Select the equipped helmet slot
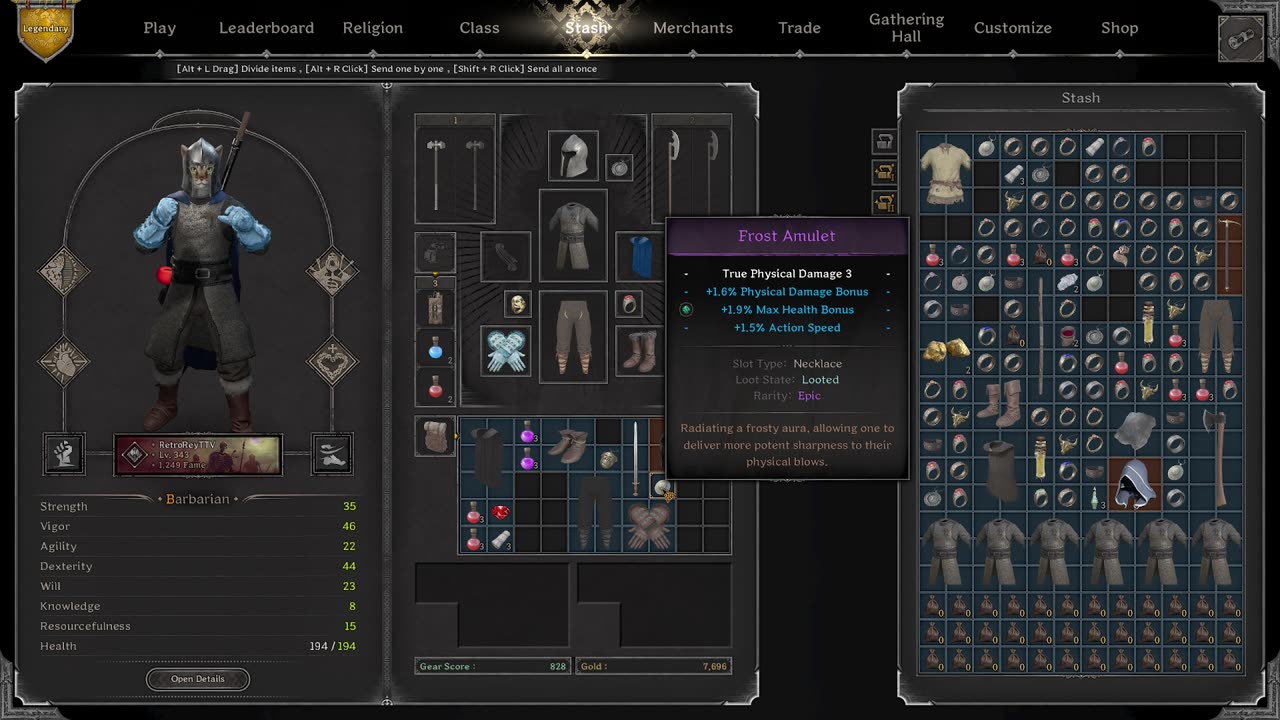This screenshot has height=720, width=1280. pos(573,156)
